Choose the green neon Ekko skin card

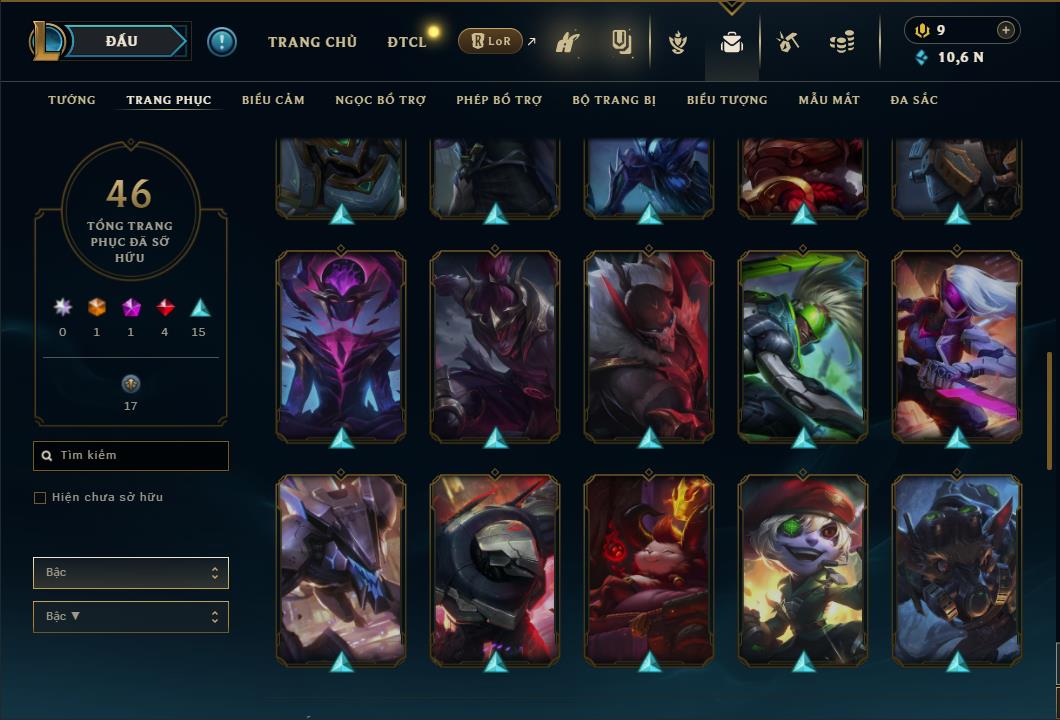[803, 344]
